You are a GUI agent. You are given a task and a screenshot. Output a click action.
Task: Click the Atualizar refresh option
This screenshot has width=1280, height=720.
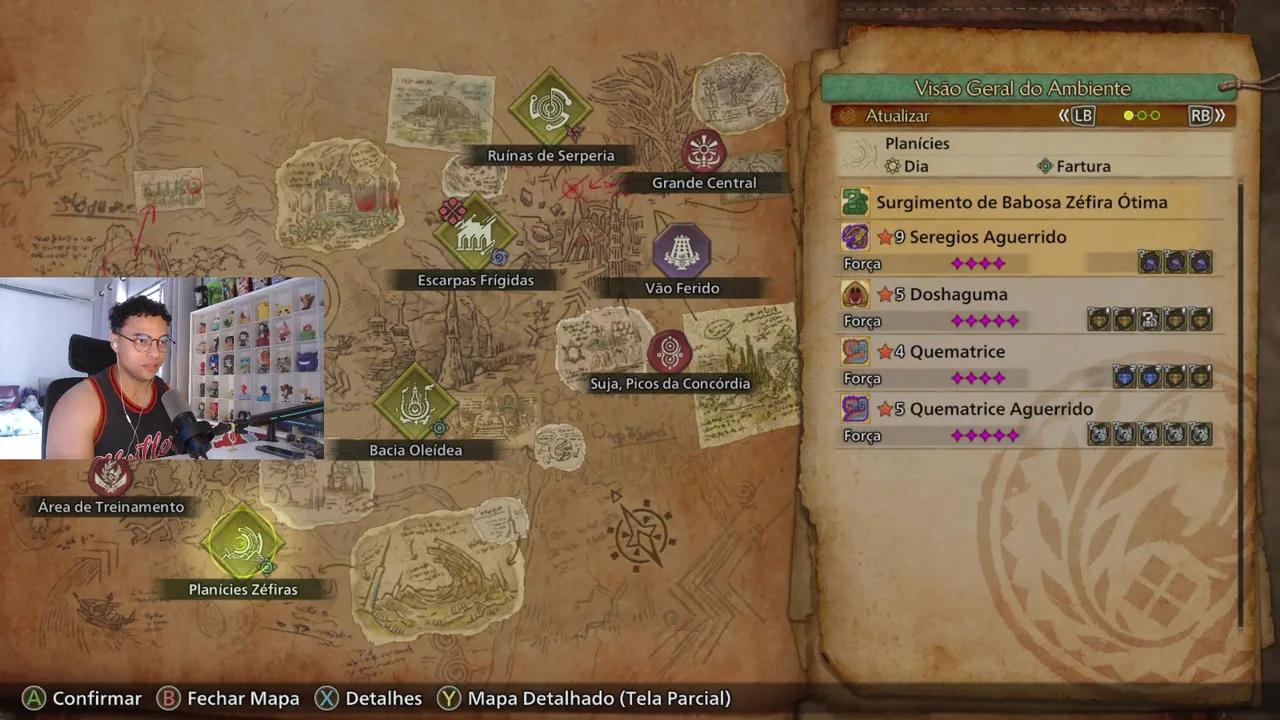[897, 116]
